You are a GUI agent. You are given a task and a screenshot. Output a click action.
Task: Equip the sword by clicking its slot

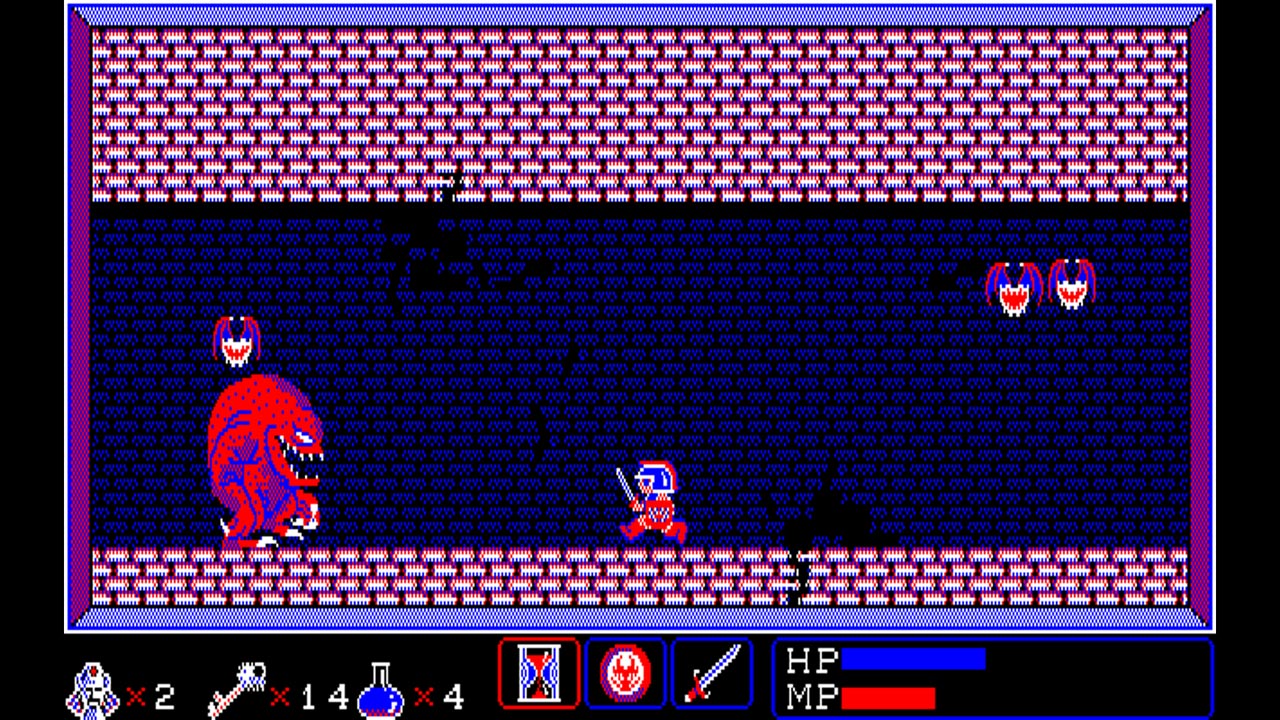[712, 672]
